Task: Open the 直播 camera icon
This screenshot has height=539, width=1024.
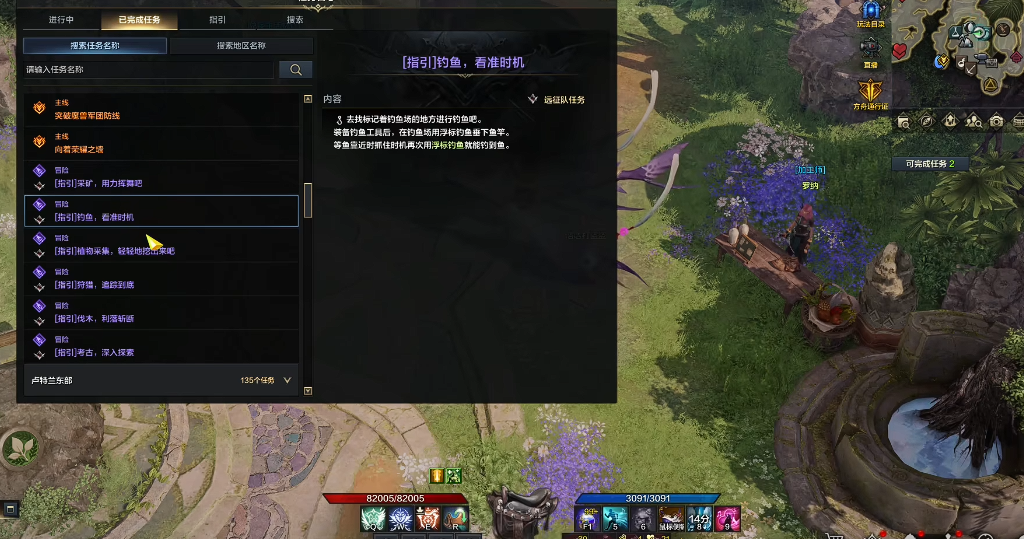Action: (870, 49)
